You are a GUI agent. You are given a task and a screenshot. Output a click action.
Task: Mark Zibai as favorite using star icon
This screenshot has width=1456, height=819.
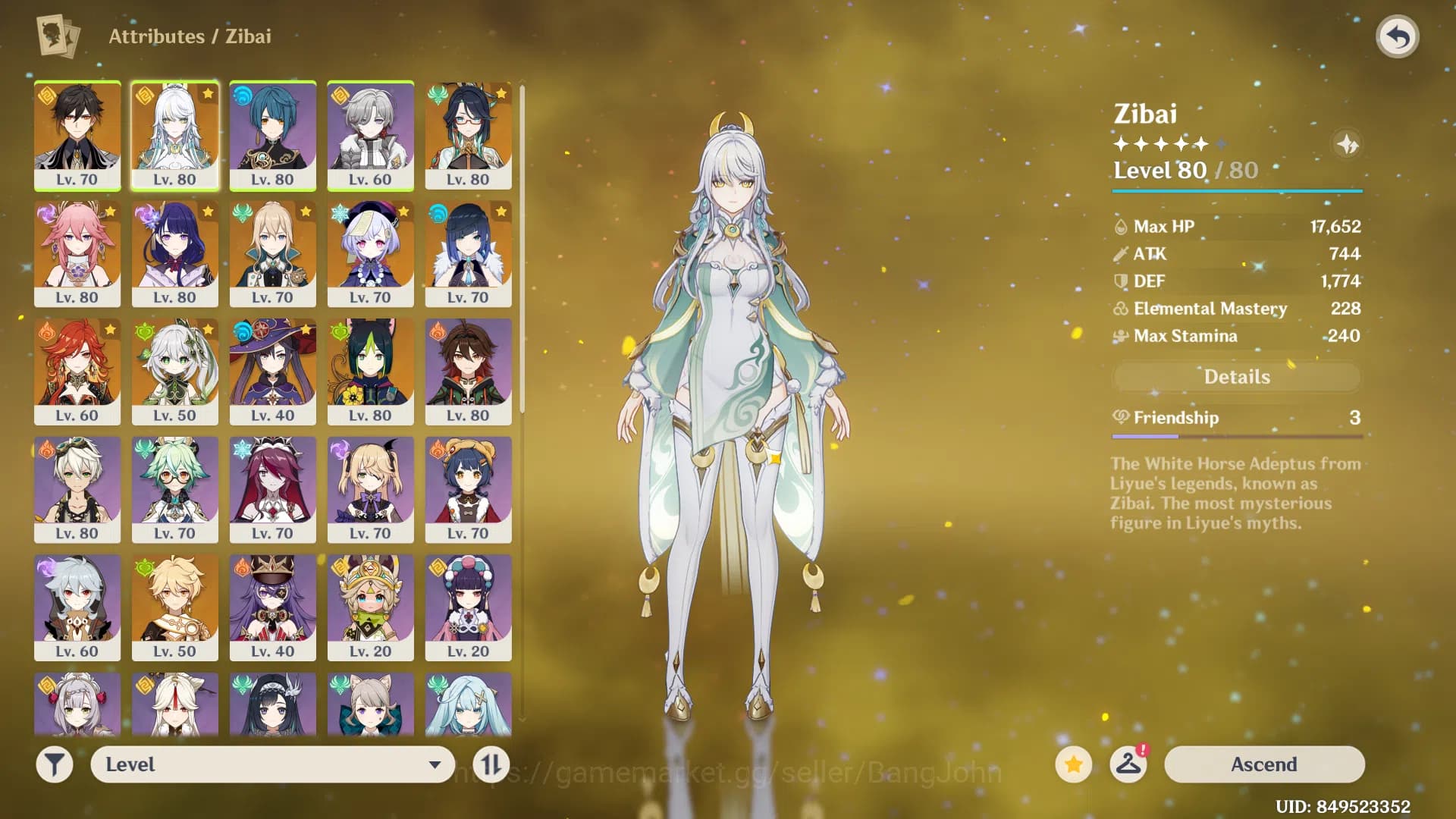(1072, 764)
